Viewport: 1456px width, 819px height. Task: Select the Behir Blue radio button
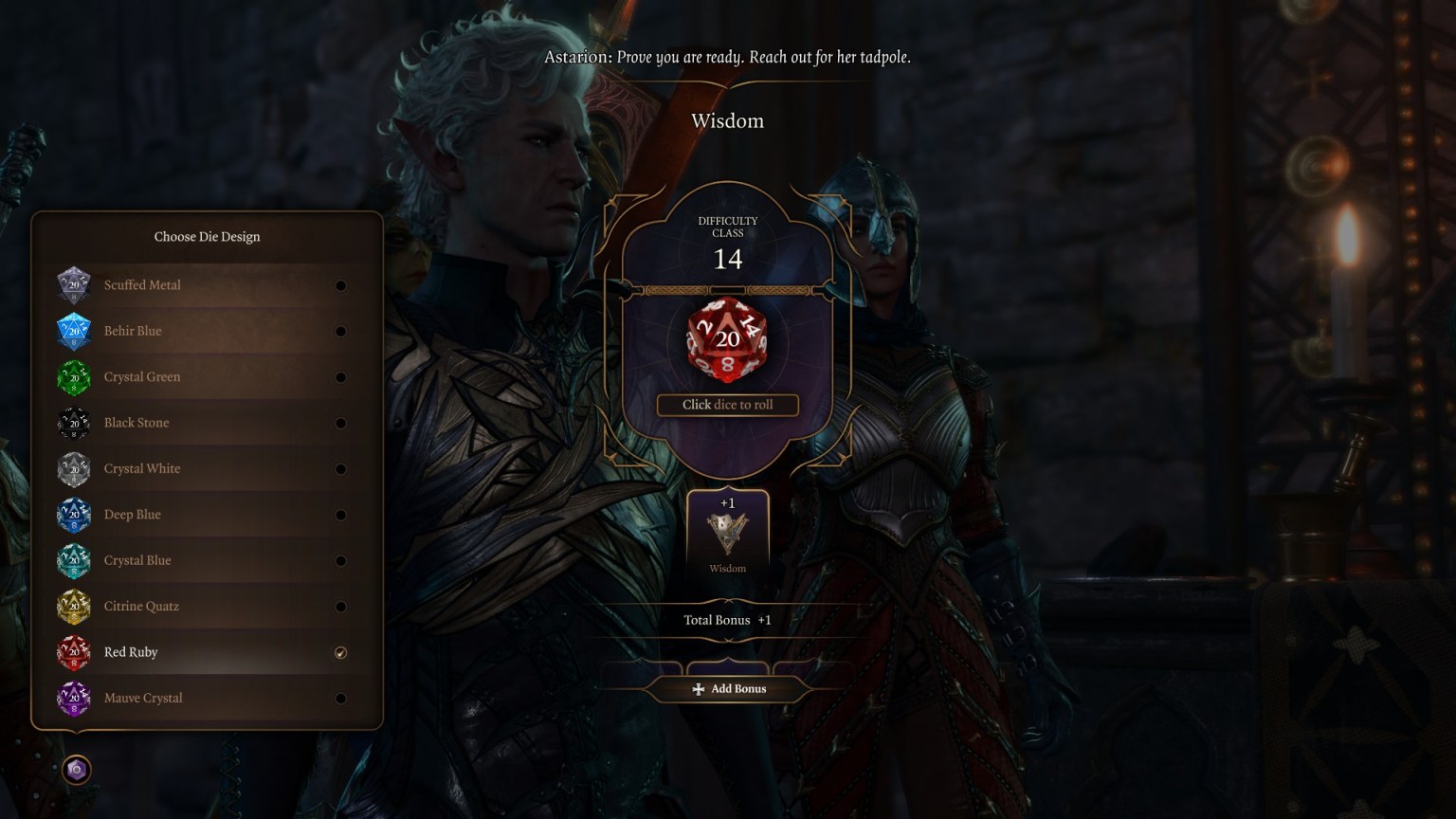(340, 331)
